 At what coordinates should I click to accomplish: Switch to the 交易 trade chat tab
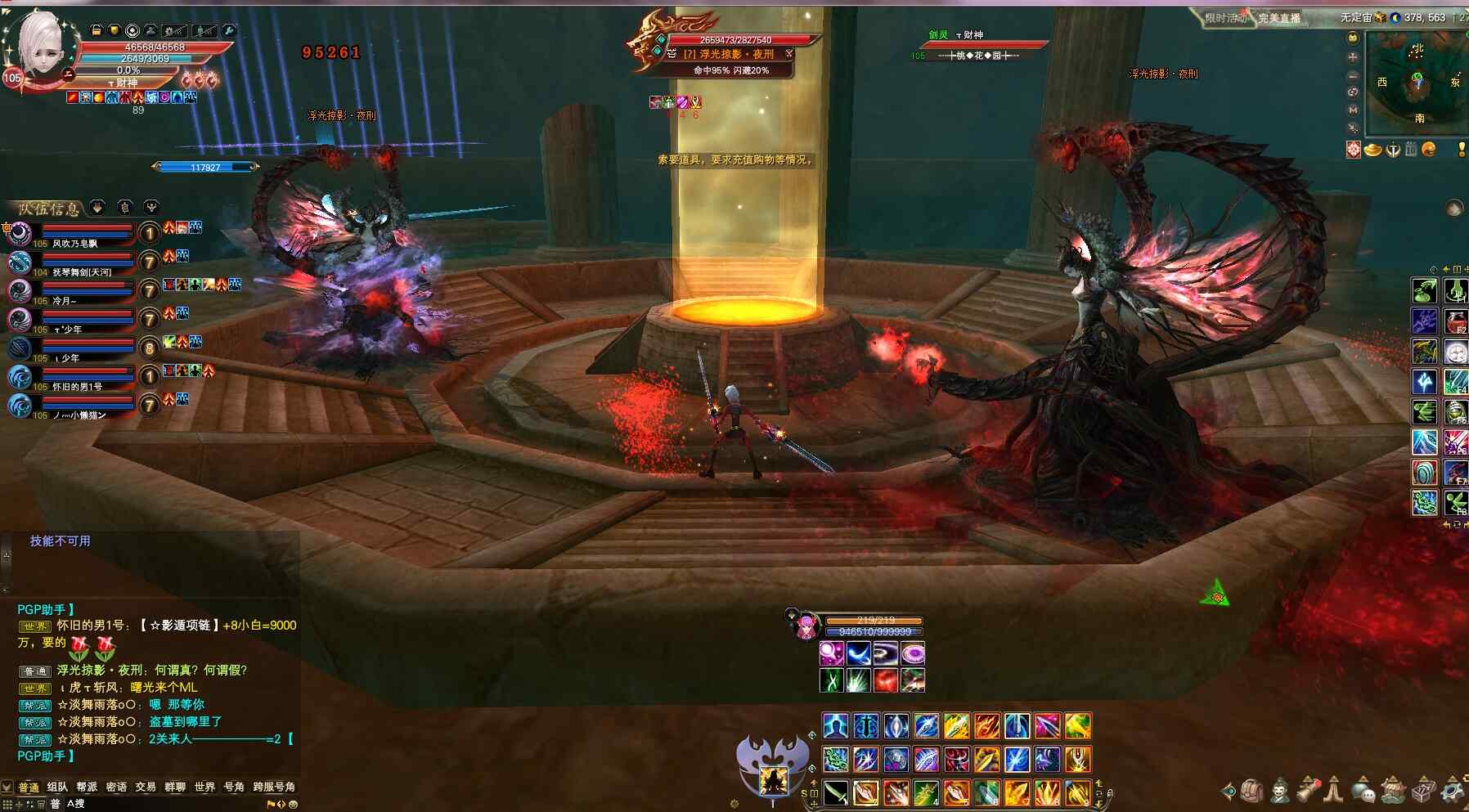point(146,787)
